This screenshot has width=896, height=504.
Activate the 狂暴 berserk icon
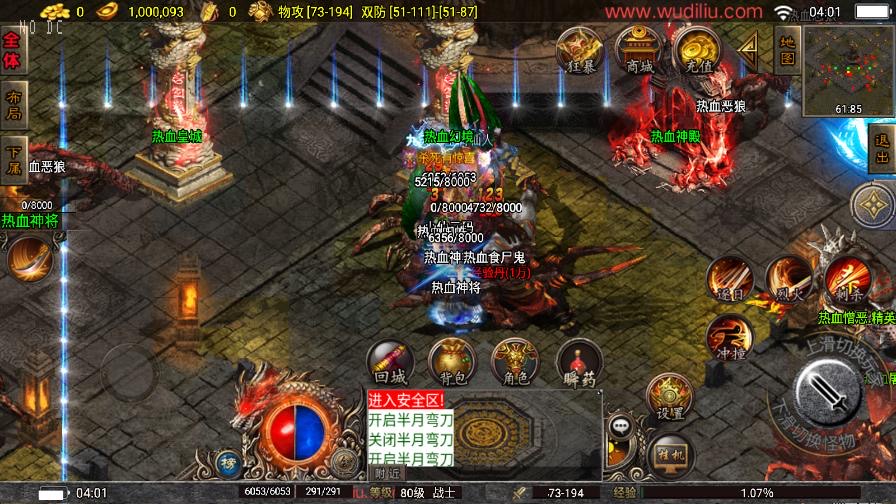pyautogui.click(x=579, y=49)
